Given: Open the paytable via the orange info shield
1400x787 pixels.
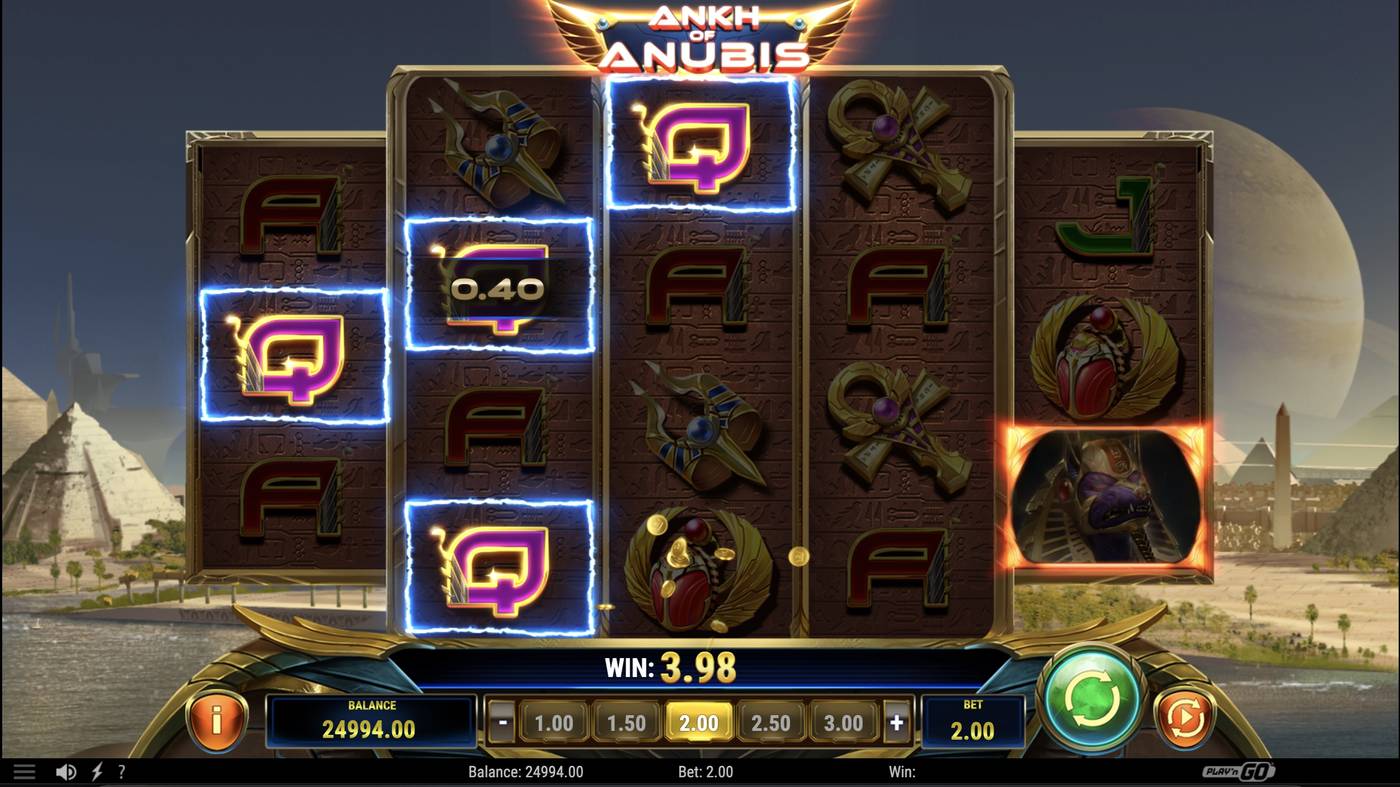Looking at the screenshot, I should pos(219,723).
